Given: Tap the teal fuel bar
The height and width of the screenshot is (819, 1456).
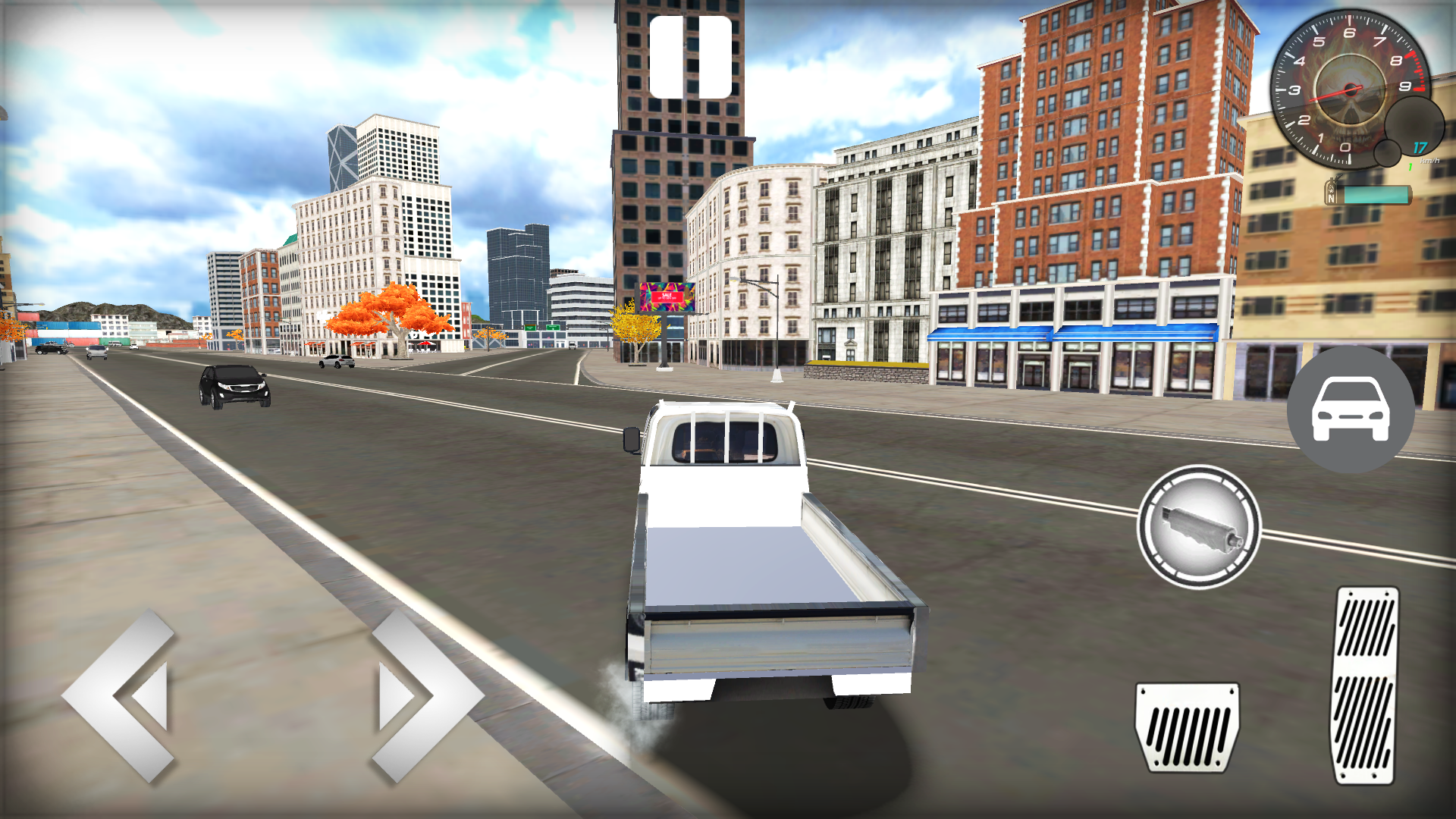Looking at the screenshot, I should click(1376, 194).
